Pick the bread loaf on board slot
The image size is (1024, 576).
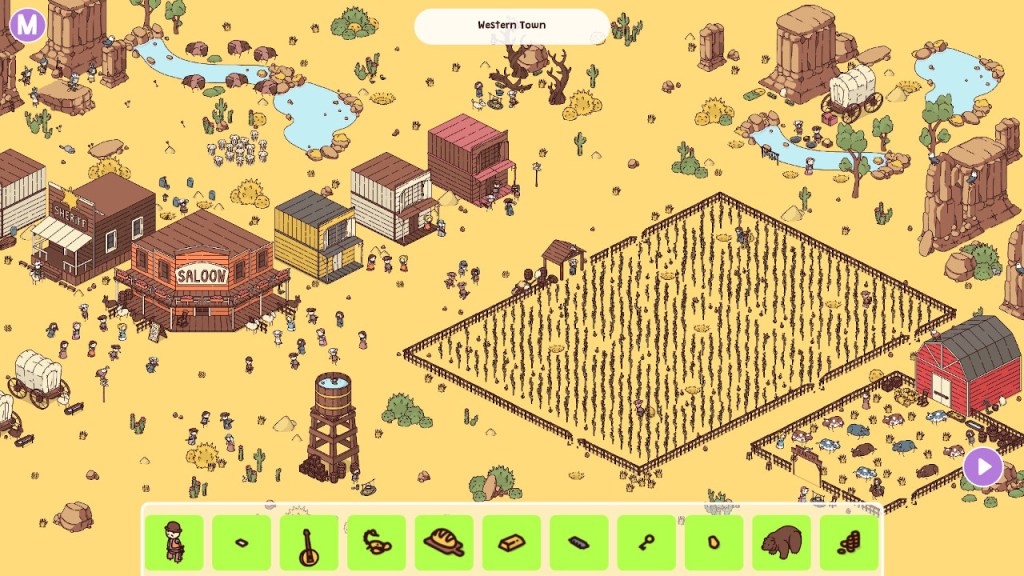444,543
